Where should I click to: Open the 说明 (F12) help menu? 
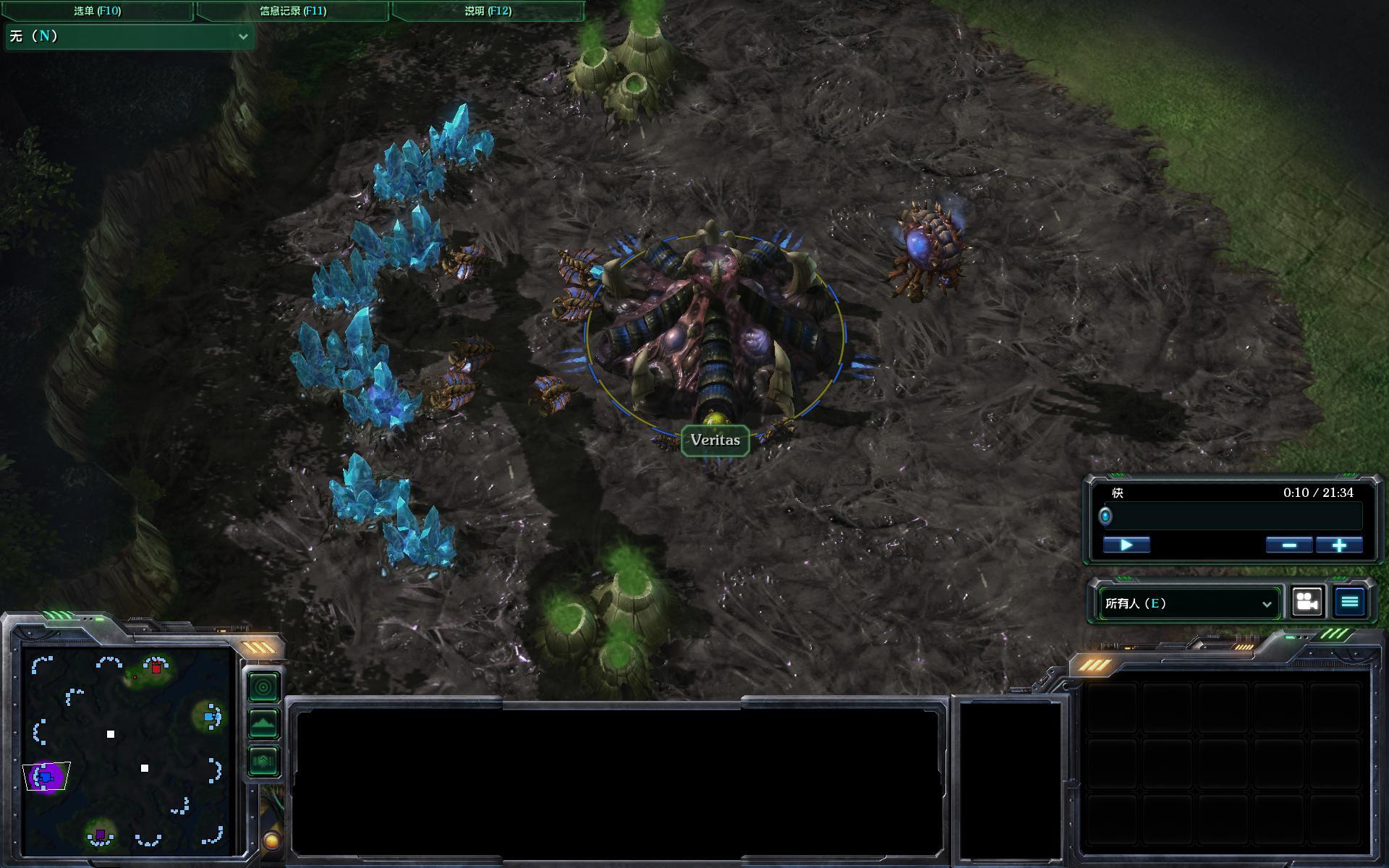(x=488, y=11)
